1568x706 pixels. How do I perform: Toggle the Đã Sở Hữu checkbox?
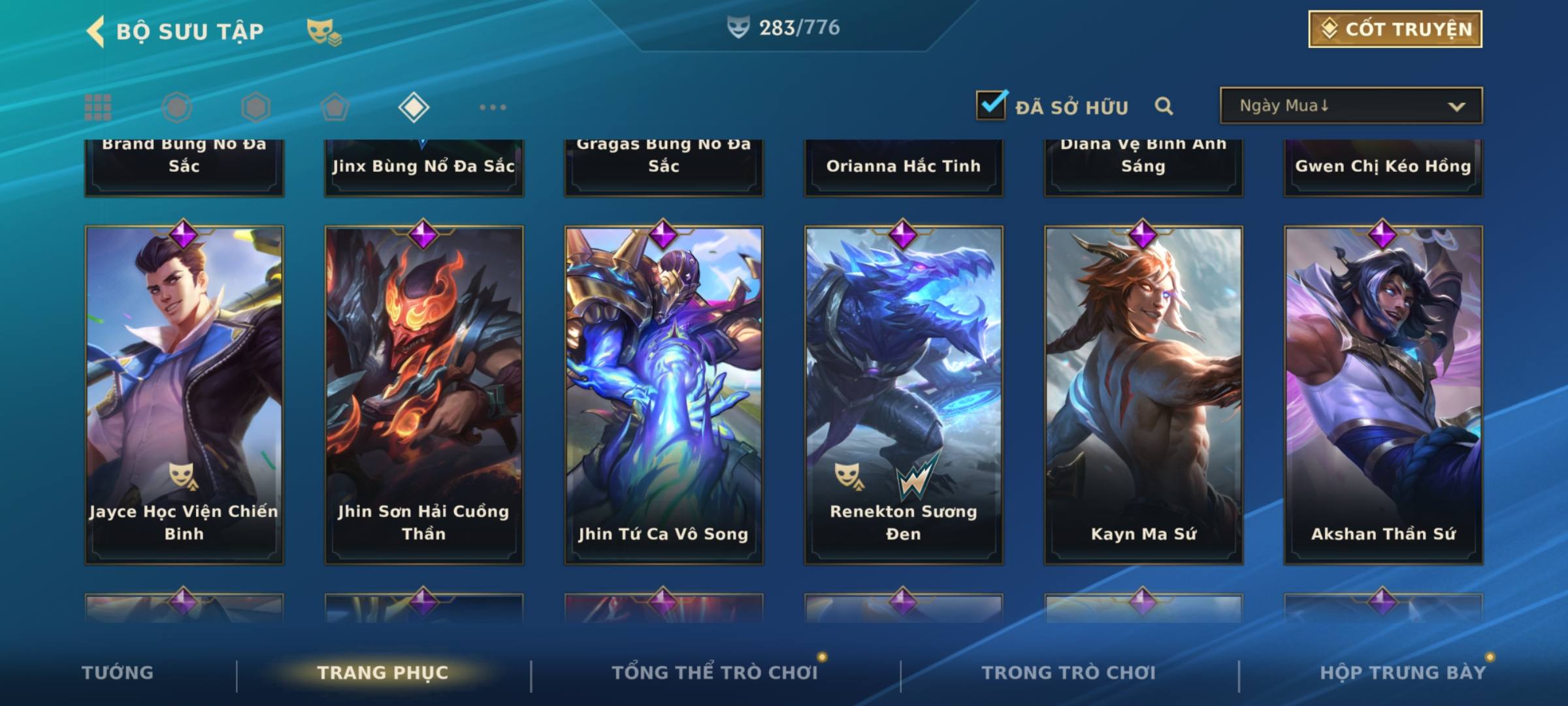(x=991, y=105)
